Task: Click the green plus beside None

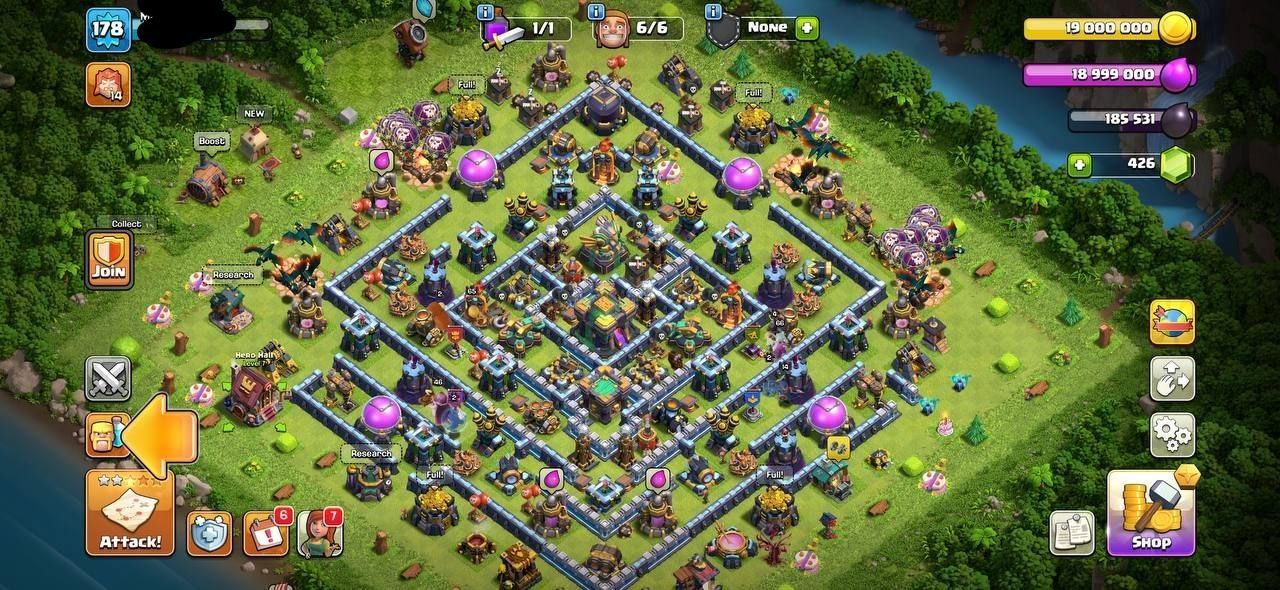Action: (x=806, y=28)
